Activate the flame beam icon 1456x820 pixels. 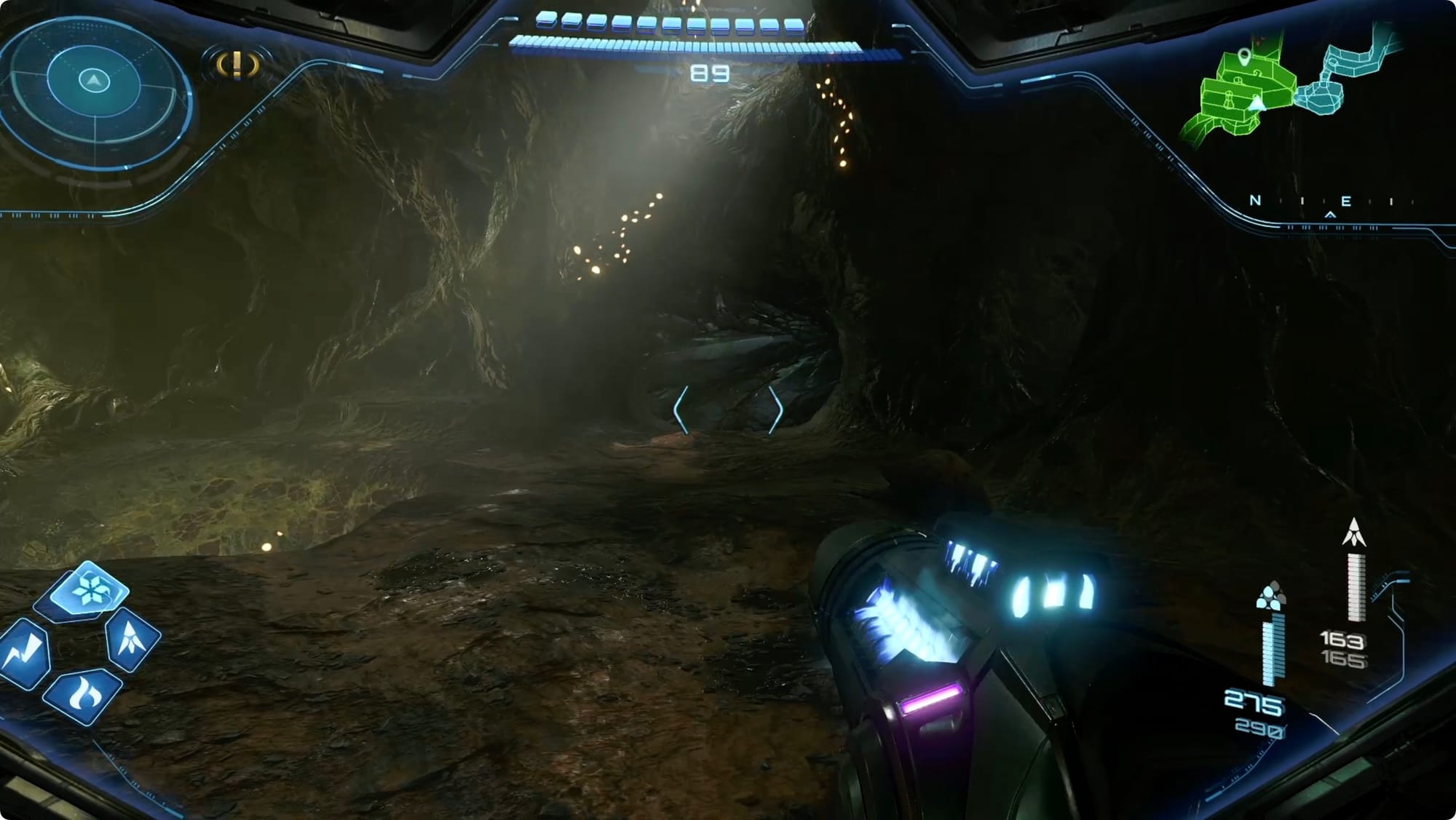[82, 695]
